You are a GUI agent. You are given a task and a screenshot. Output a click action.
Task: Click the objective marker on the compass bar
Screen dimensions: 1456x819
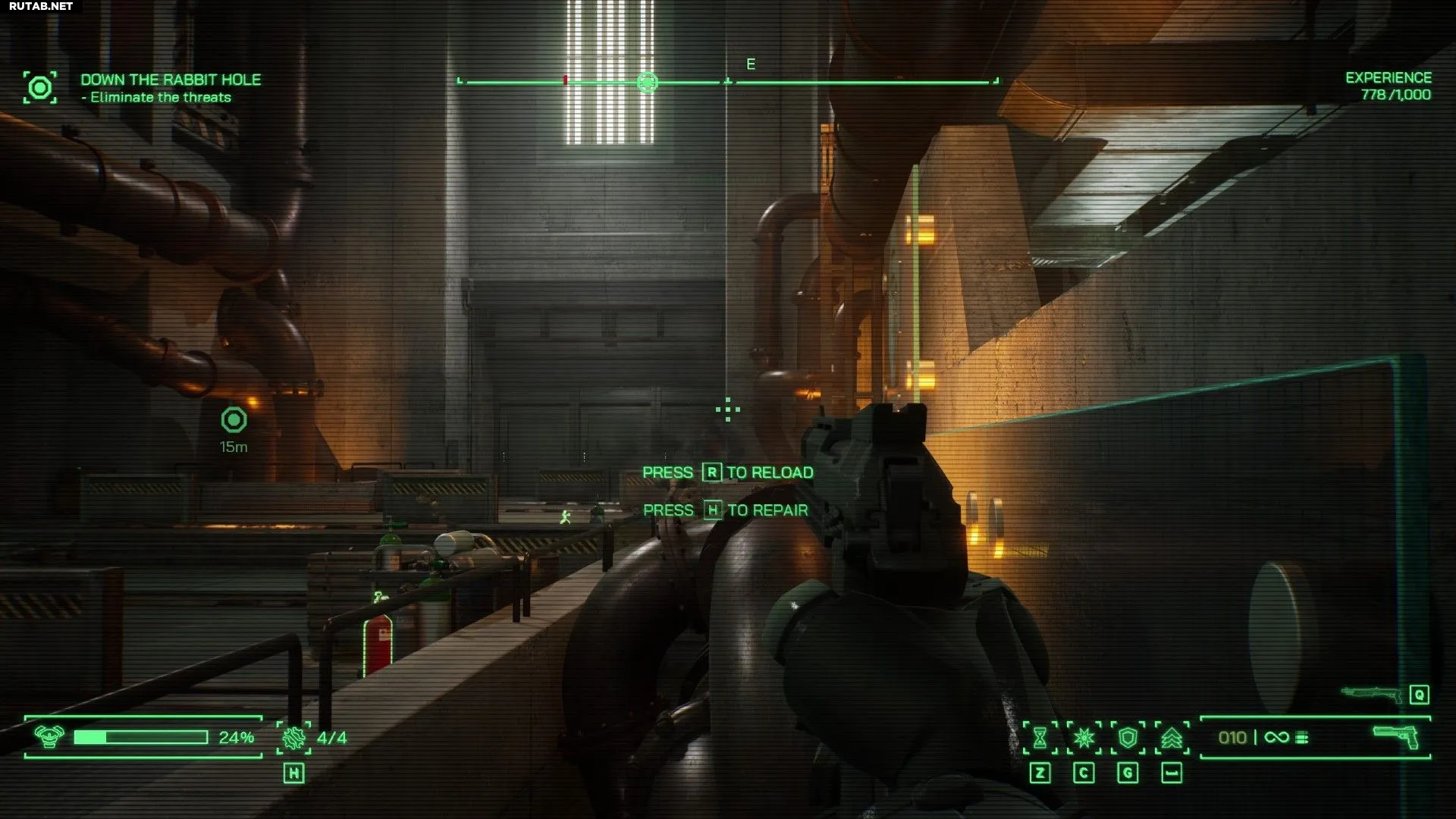click(x=647, y=82)
